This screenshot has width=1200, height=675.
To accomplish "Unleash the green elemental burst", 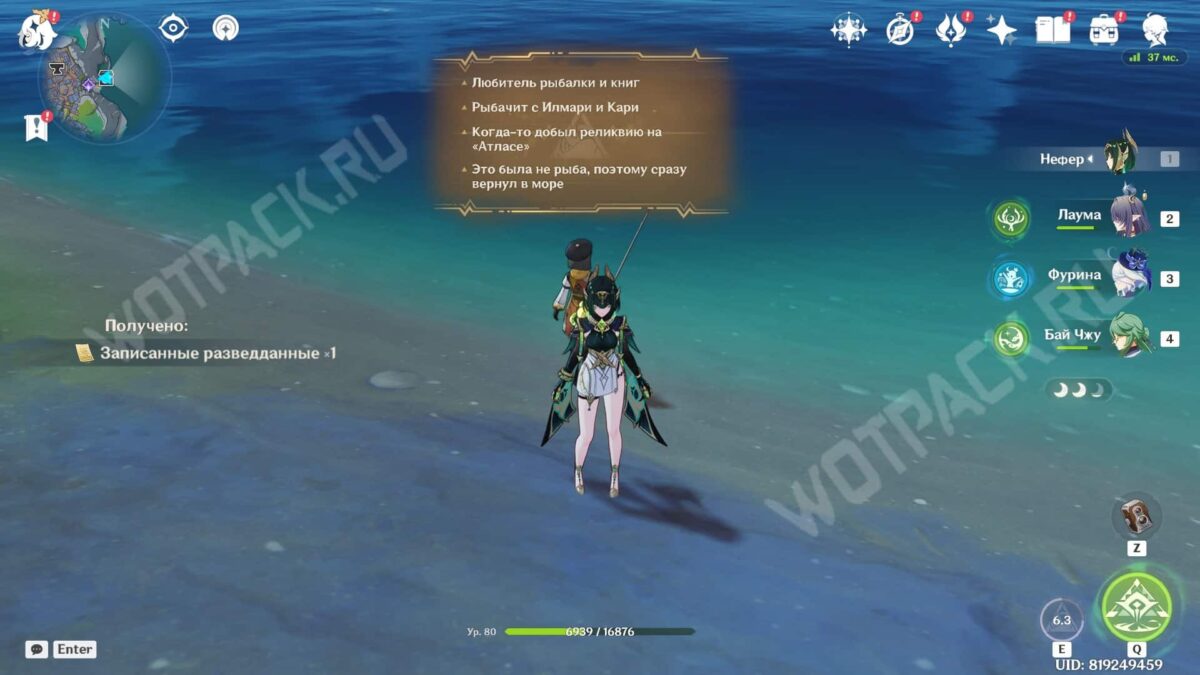I will click(x=1136, y=607).
